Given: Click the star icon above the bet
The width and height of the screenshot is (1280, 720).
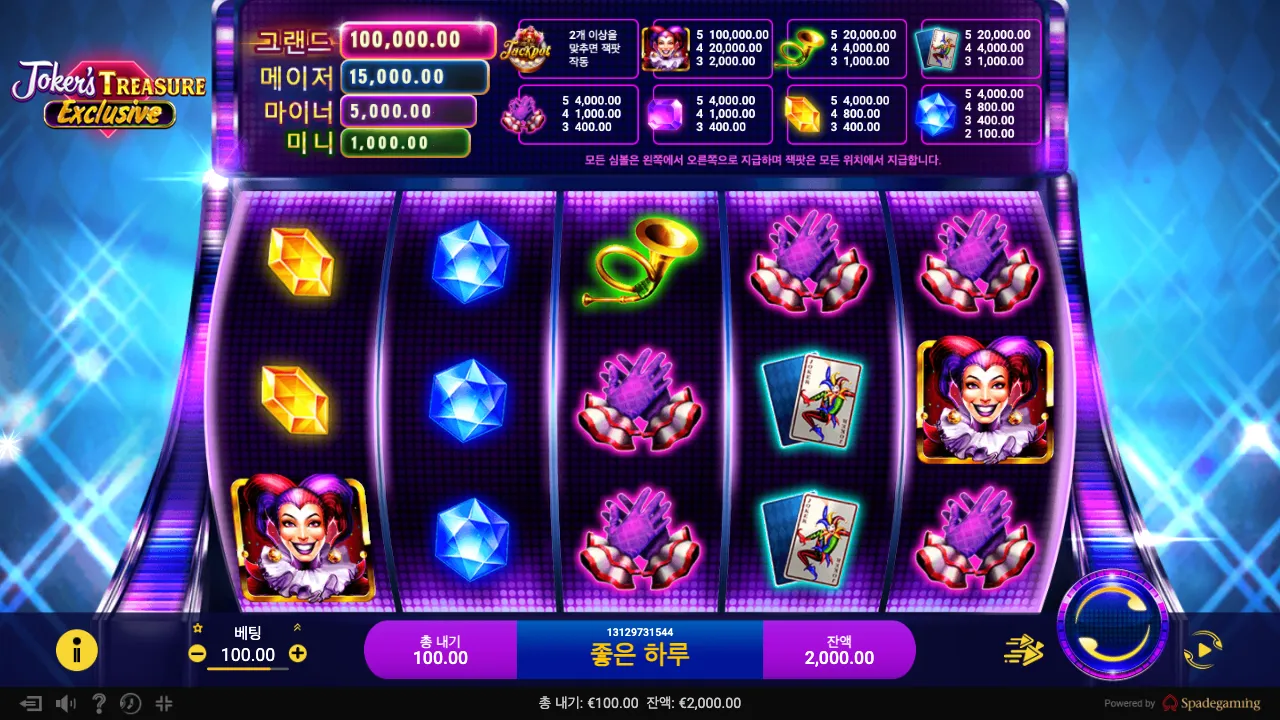Looking at the screenshot, I should click(x=199, y=629).
